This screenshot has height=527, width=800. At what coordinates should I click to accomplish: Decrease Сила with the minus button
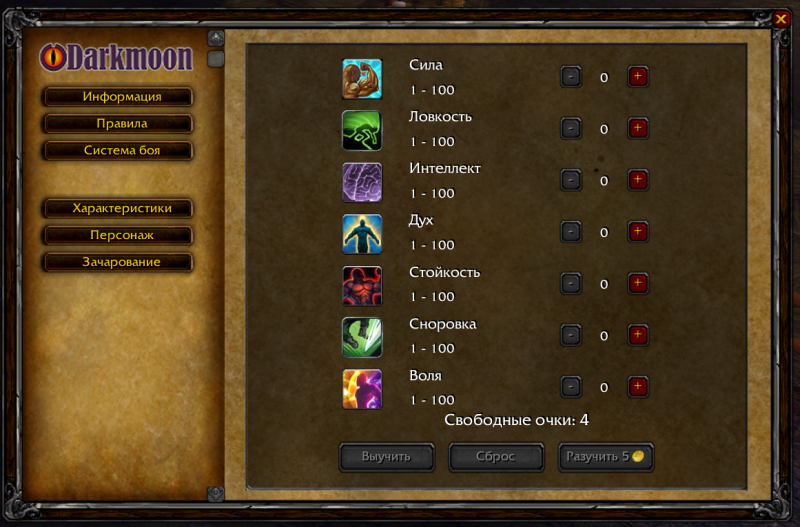point(570,77)
